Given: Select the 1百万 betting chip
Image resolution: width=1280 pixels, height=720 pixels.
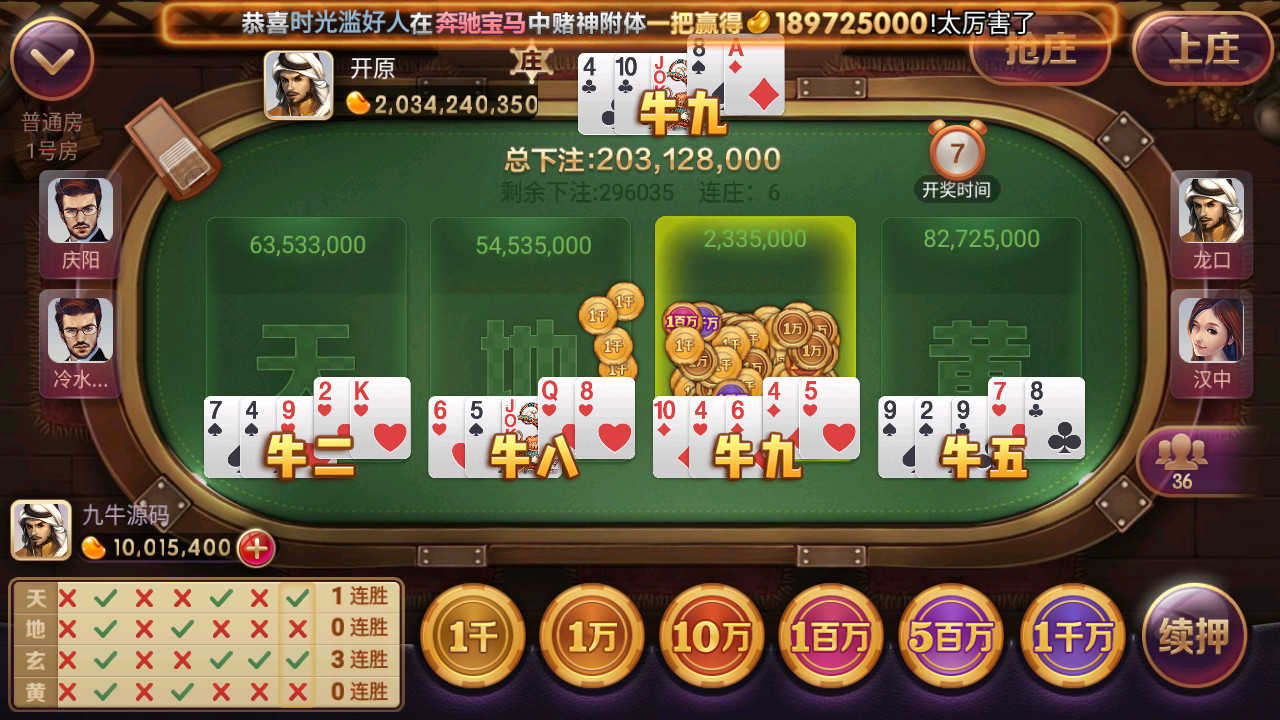Looking at the screenshot, I should pyautogui.click(x=831, y=635).
